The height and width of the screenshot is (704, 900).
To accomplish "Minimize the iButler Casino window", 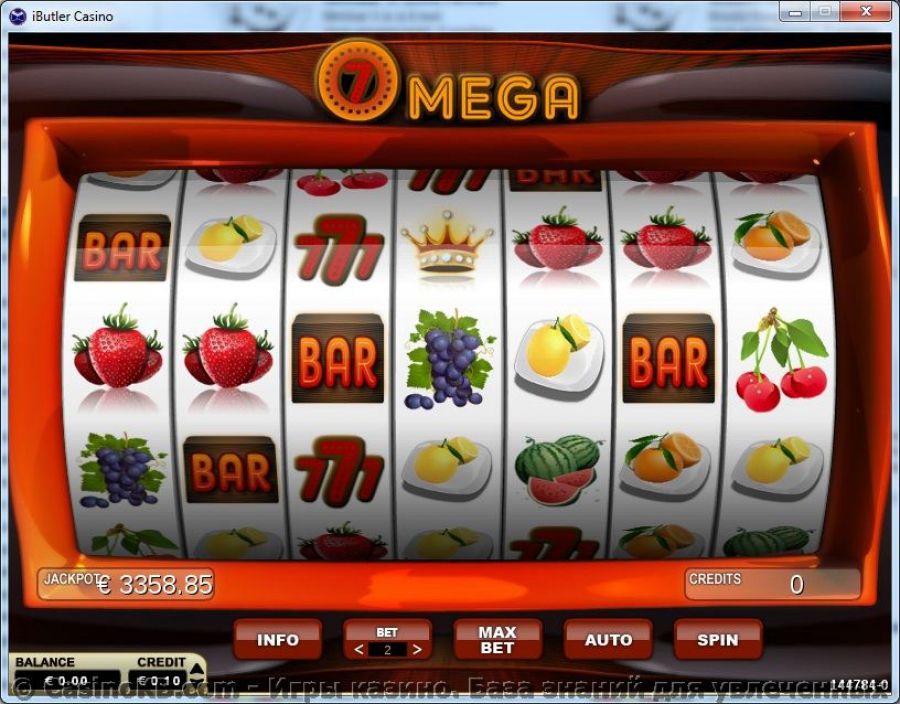I will tap(794, 12).
